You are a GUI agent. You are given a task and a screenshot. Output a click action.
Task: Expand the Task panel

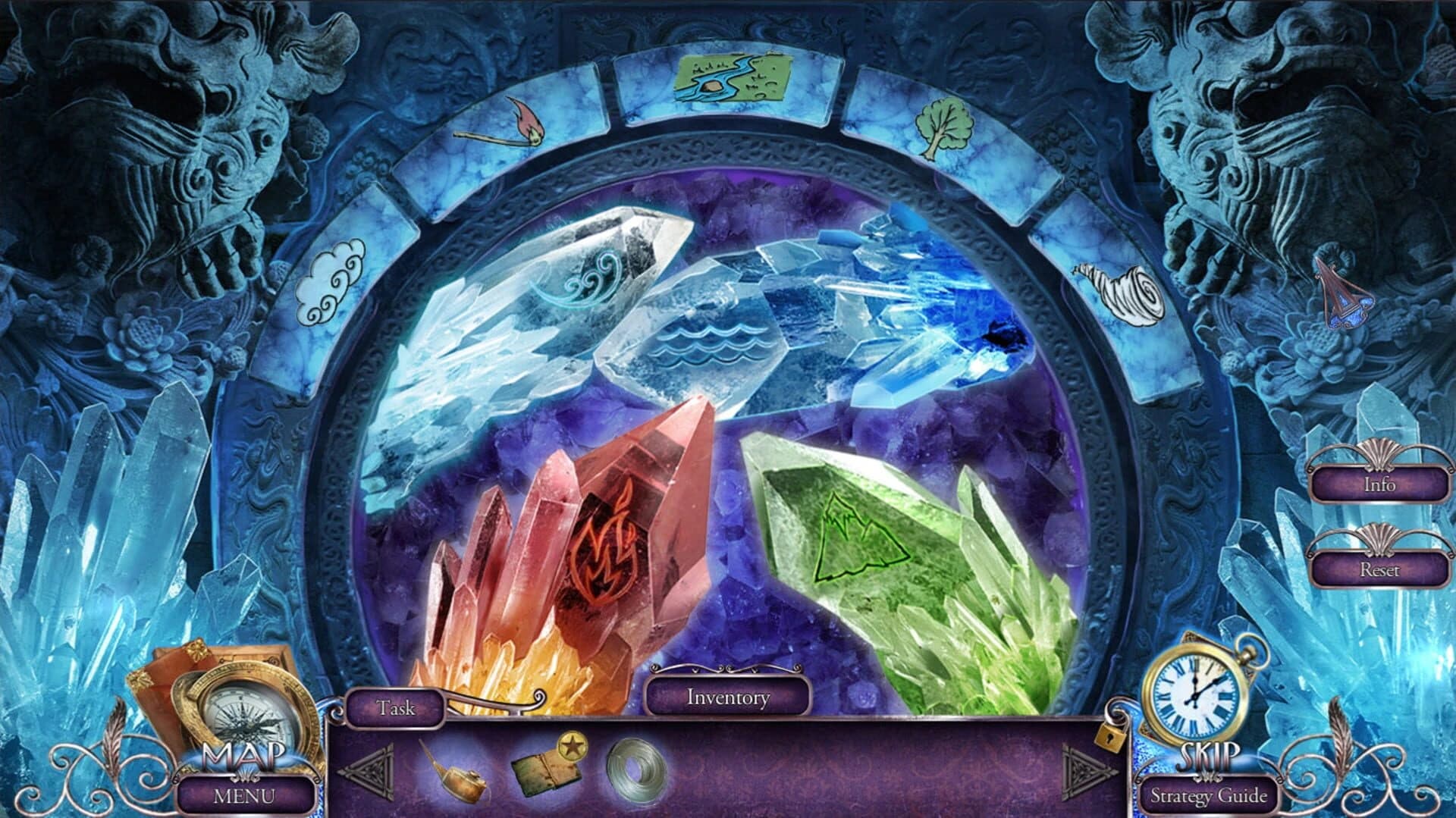[395, 707]
